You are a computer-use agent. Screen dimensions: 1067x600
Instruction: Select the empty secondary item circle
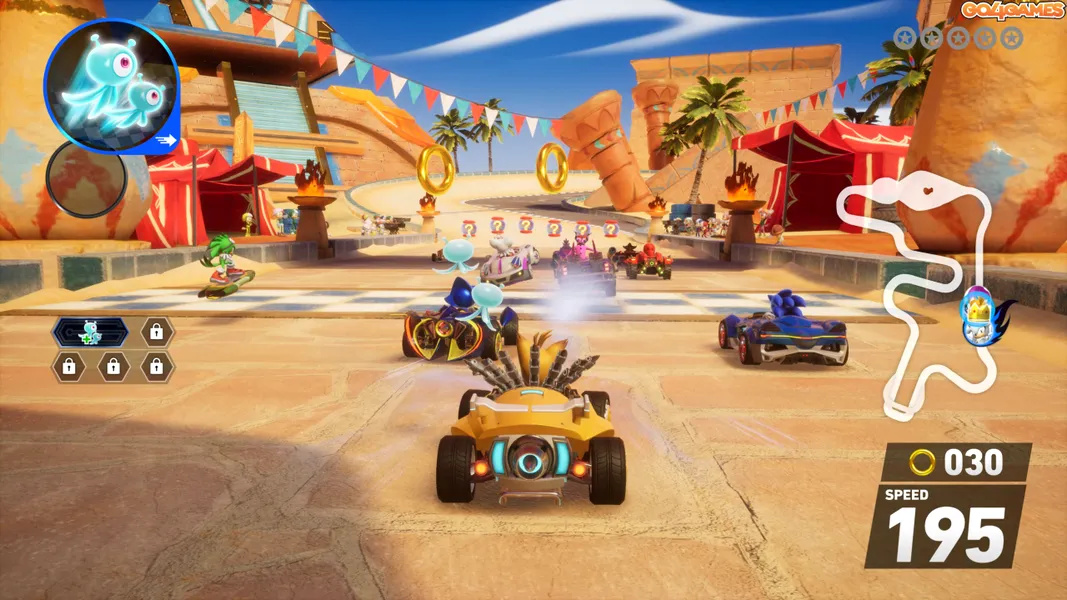pos(86,180)
